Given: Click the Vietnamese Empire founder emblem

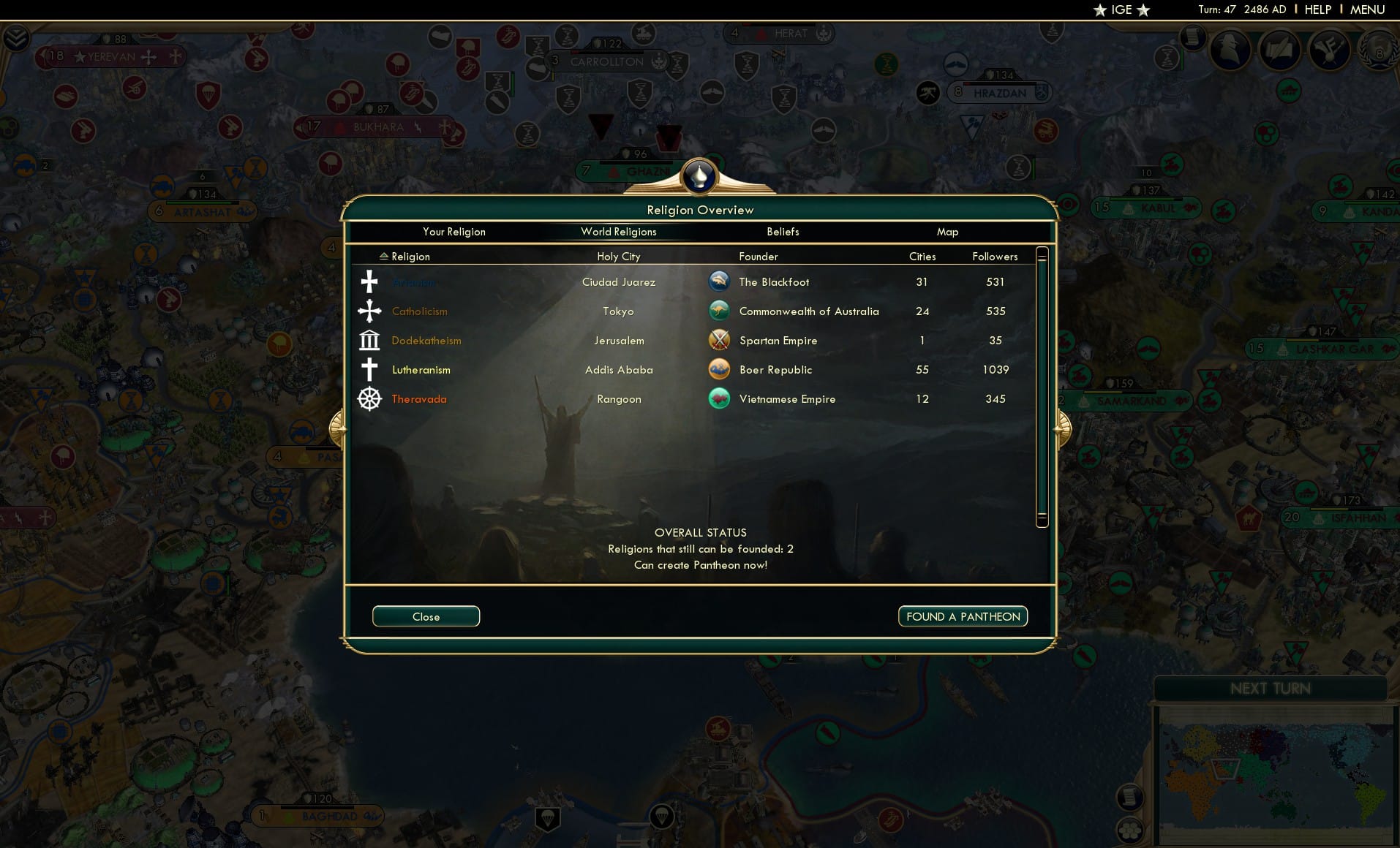Looking at the screenshot, I should click(x=720, y=398).
